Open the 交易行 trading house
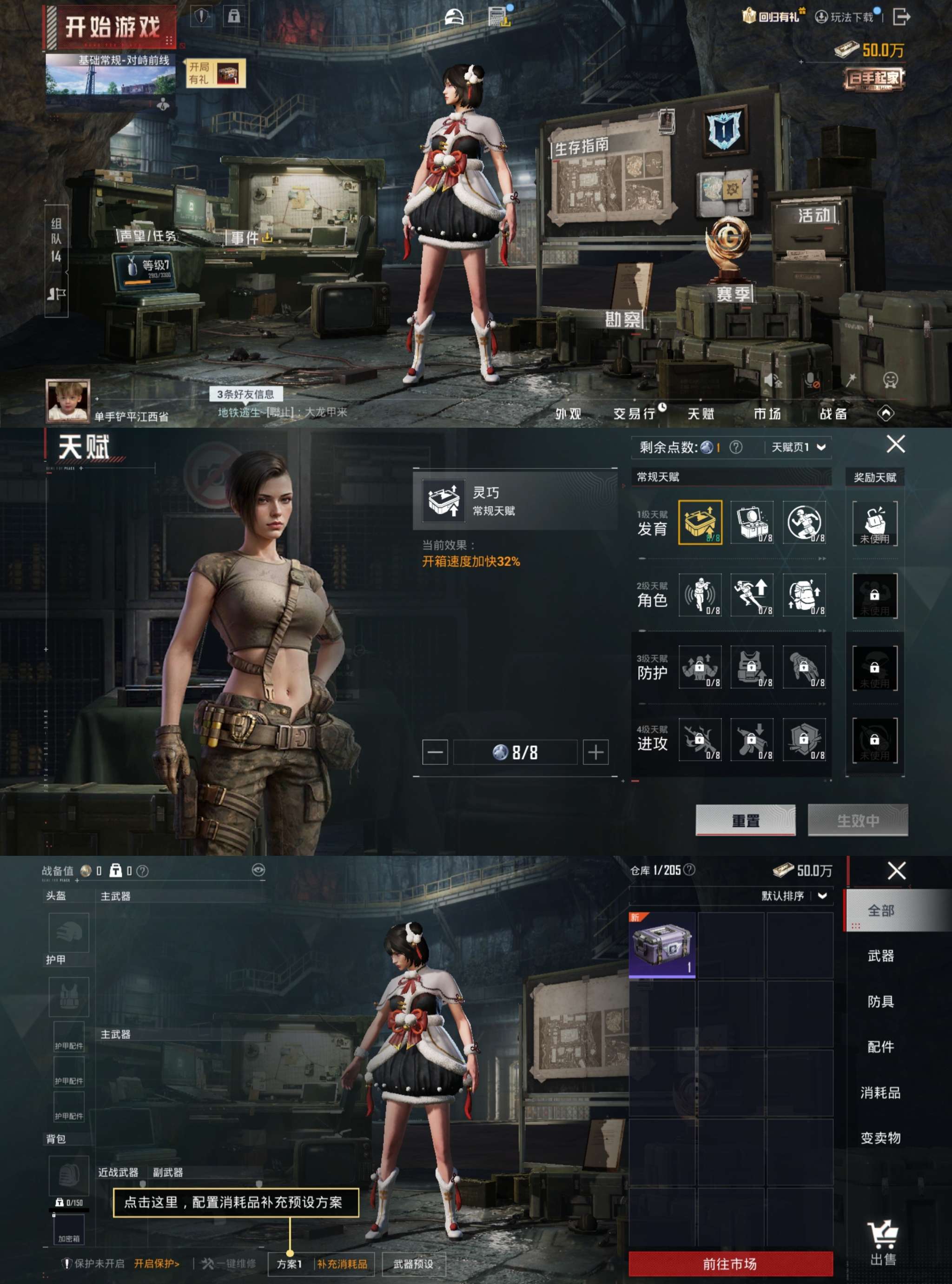 pos(635,413)
